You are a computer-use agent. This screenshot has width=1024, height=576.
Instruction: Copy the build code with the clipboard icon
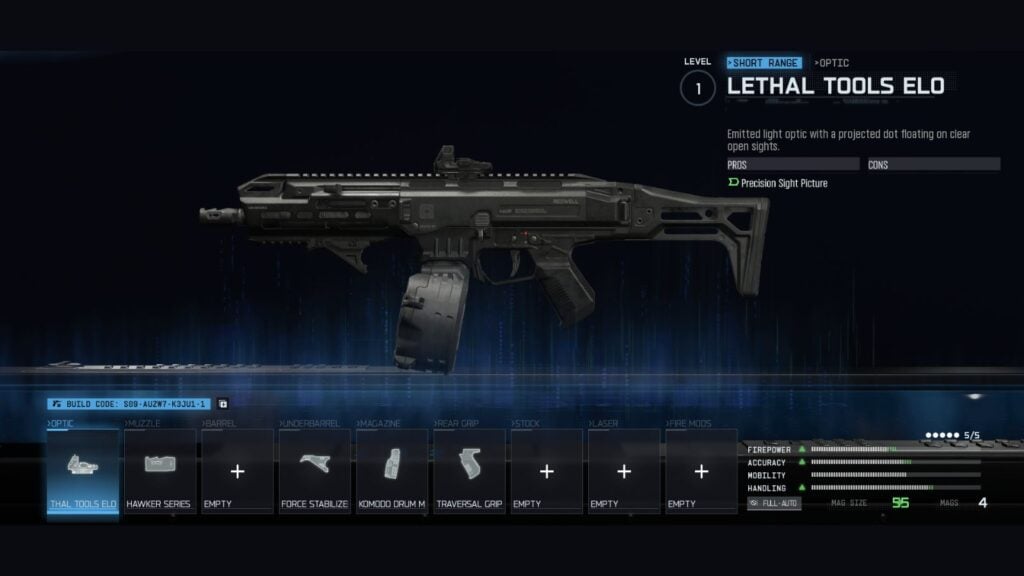222,404
